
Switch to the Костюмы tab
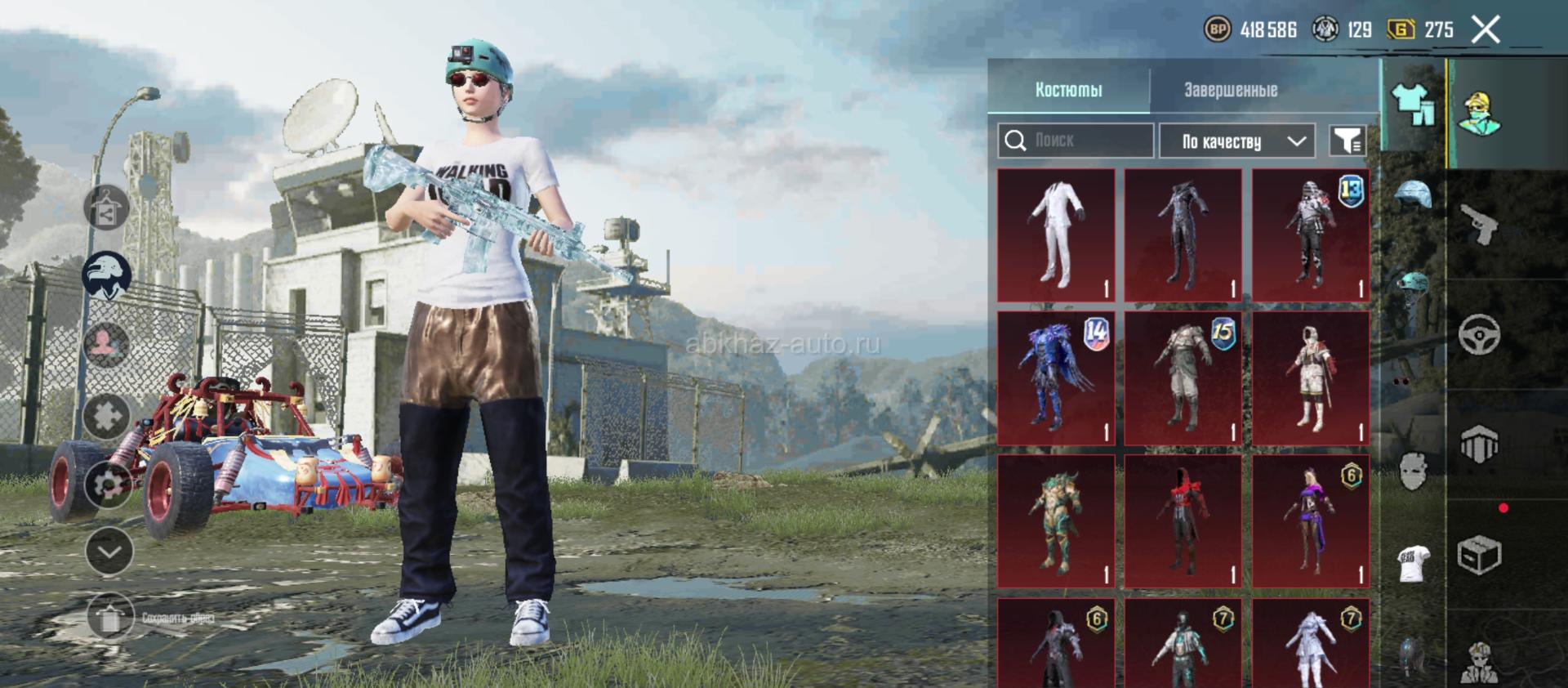[1068, 90]
